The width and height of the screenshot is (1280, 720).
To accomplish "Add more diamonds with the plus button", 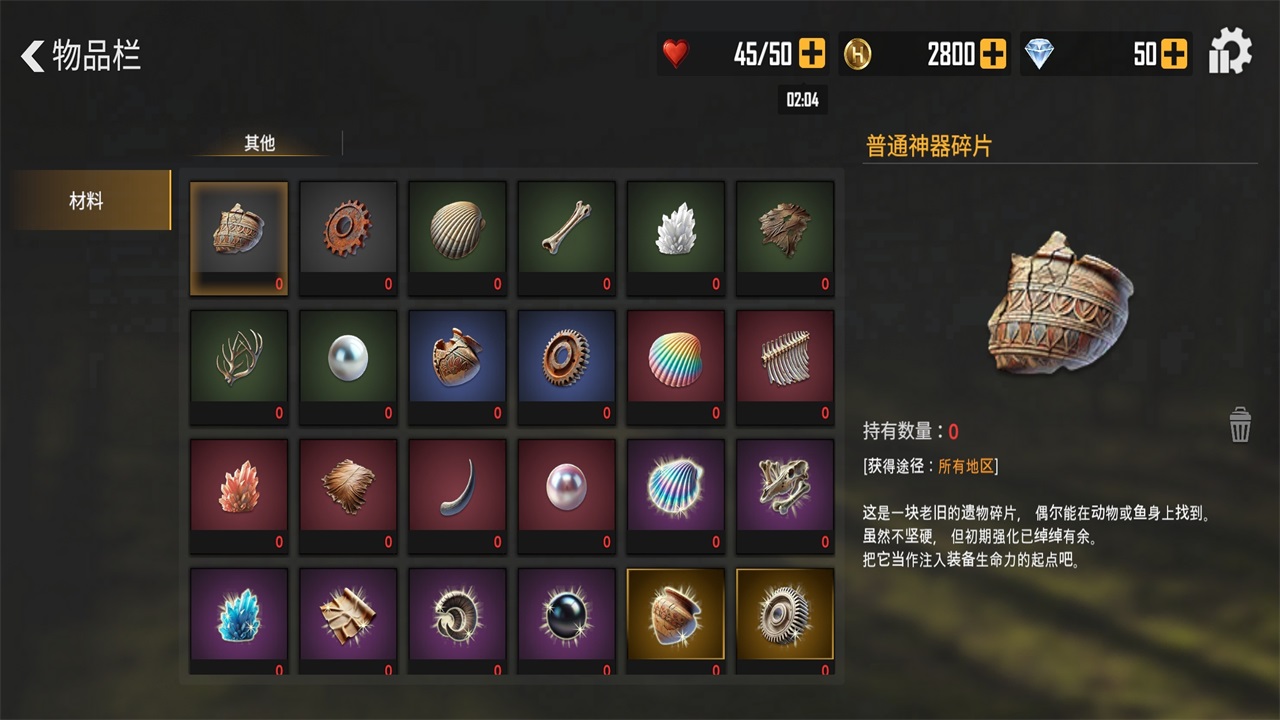I will [1176, 51].
